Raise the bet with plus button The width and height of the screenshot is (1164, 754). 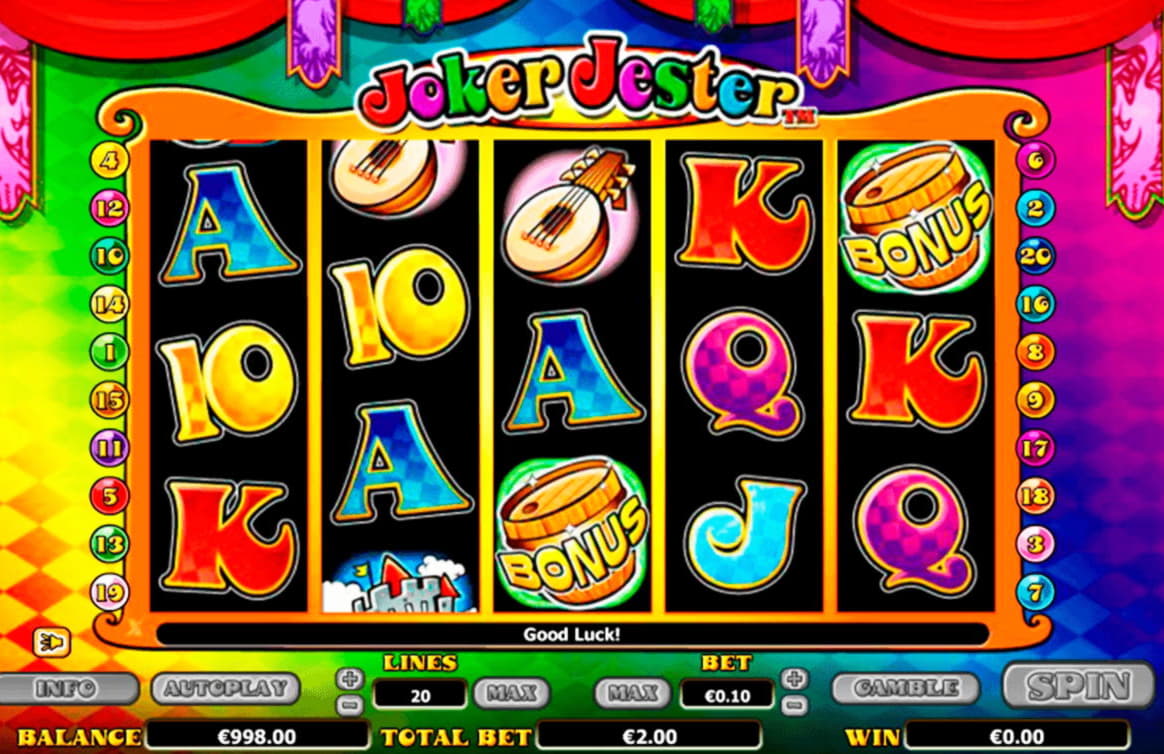[x=795, y=678]
